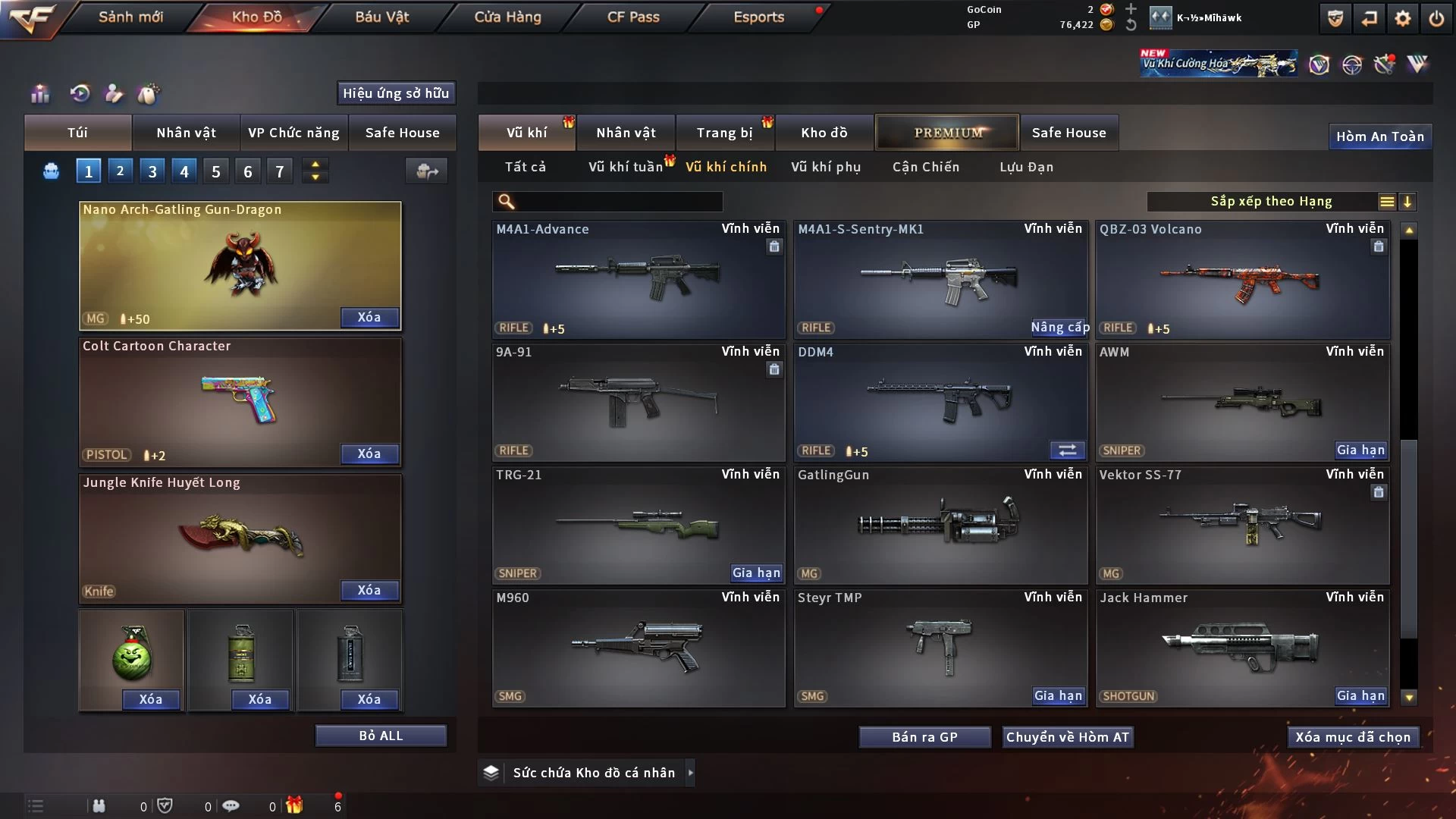The height and width of the screenshot is (819, 1456).
Task: Select the PREMIUM tab
Action: 948,133
